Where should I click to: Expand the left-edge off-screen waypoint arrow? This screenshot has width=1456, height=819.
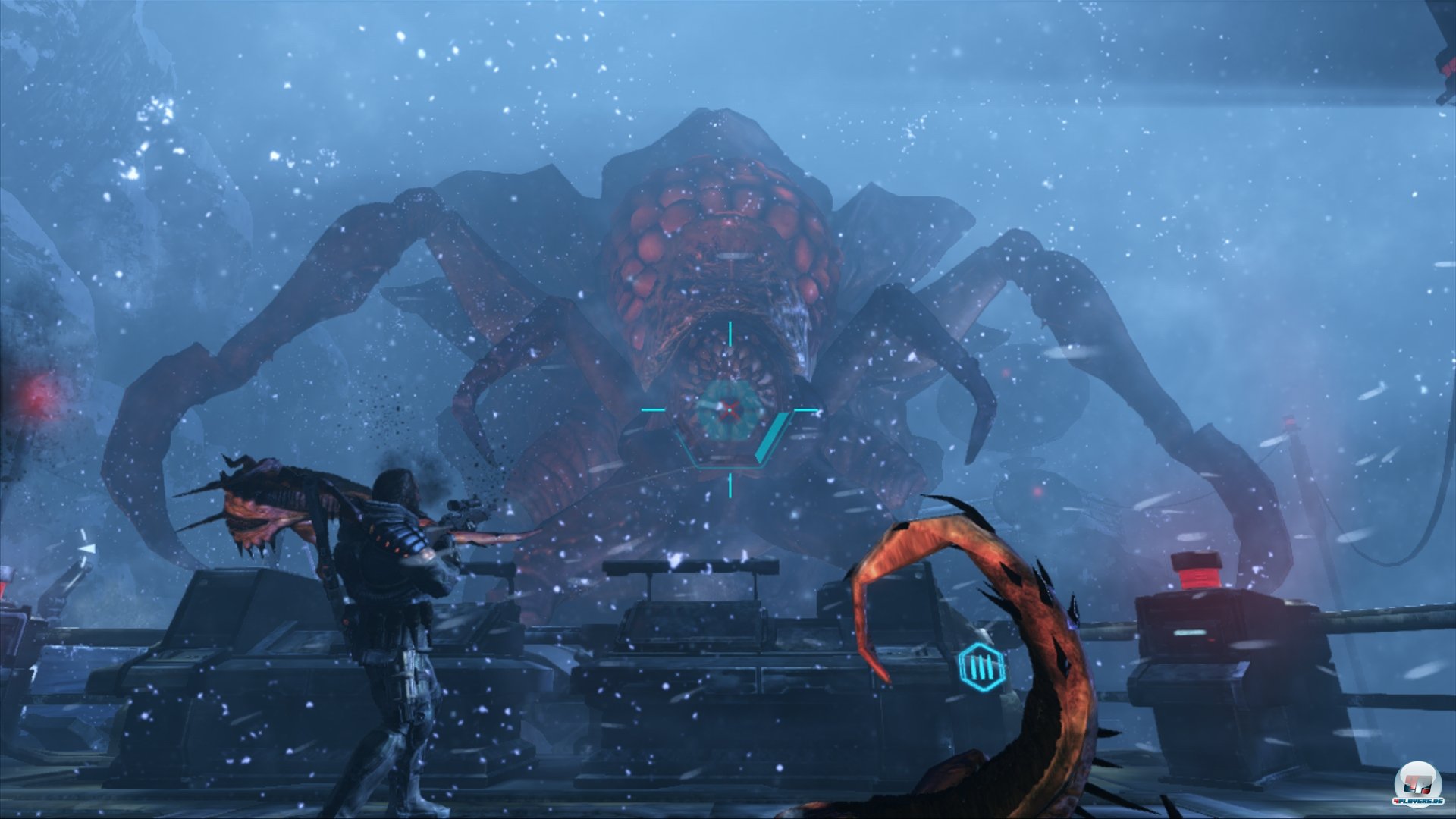86,548
